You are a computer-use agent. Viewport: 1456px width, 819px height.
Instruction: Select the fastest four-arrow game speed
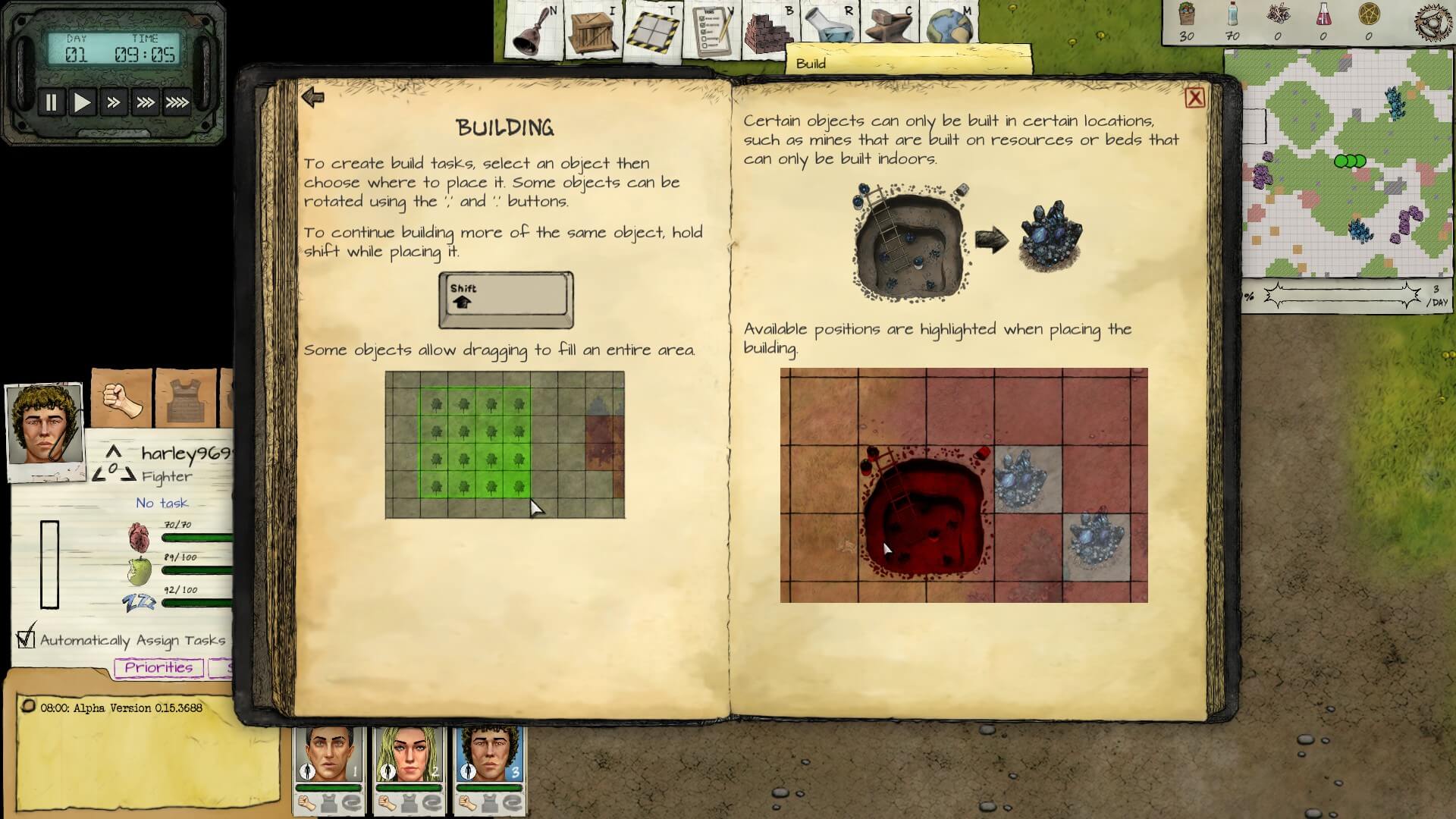(x=177, y=102)
